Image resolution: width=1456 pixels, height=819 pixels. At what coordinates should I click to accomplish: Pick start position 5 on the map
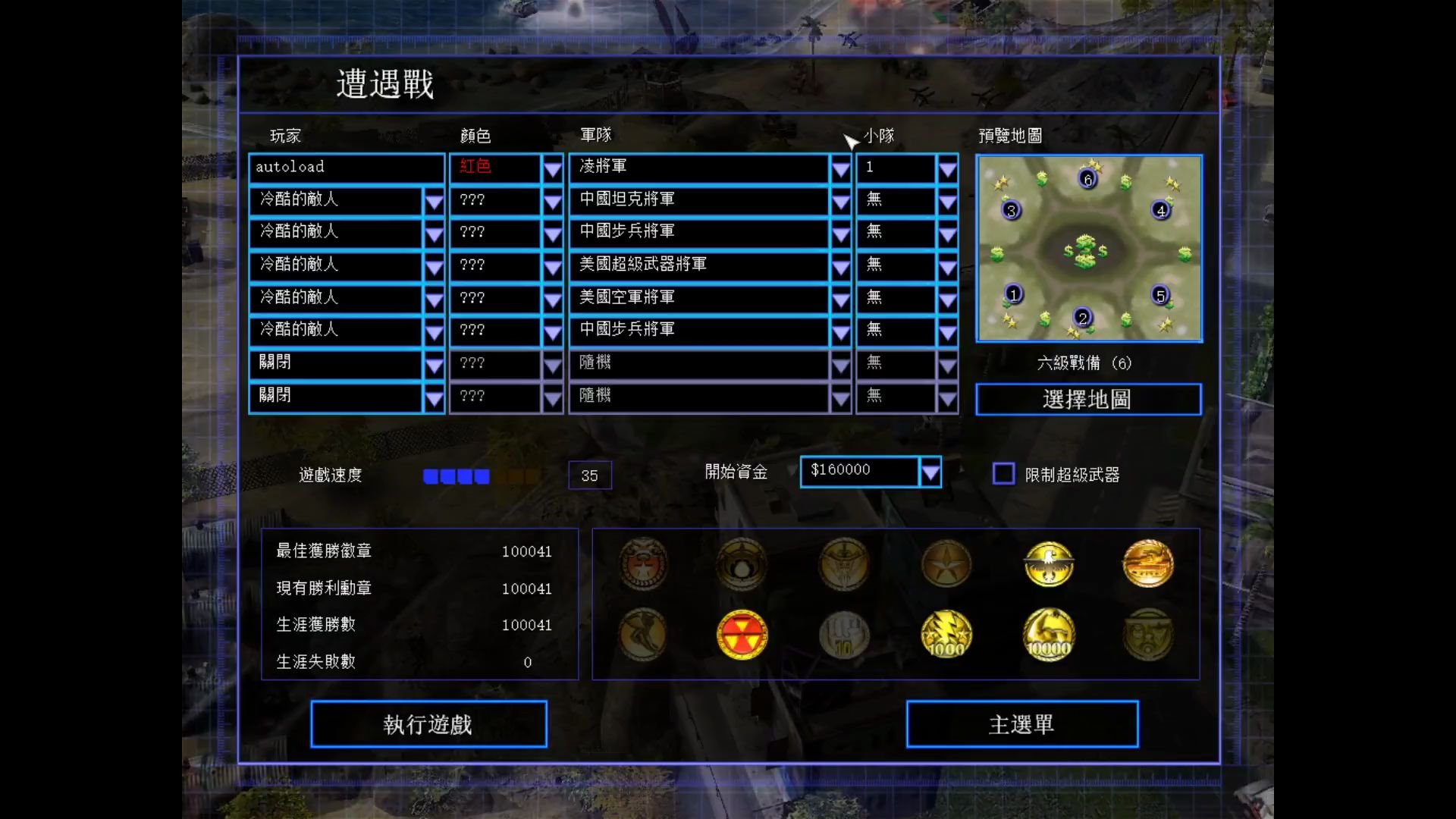pyautogui.click(x=1159, y=295)
